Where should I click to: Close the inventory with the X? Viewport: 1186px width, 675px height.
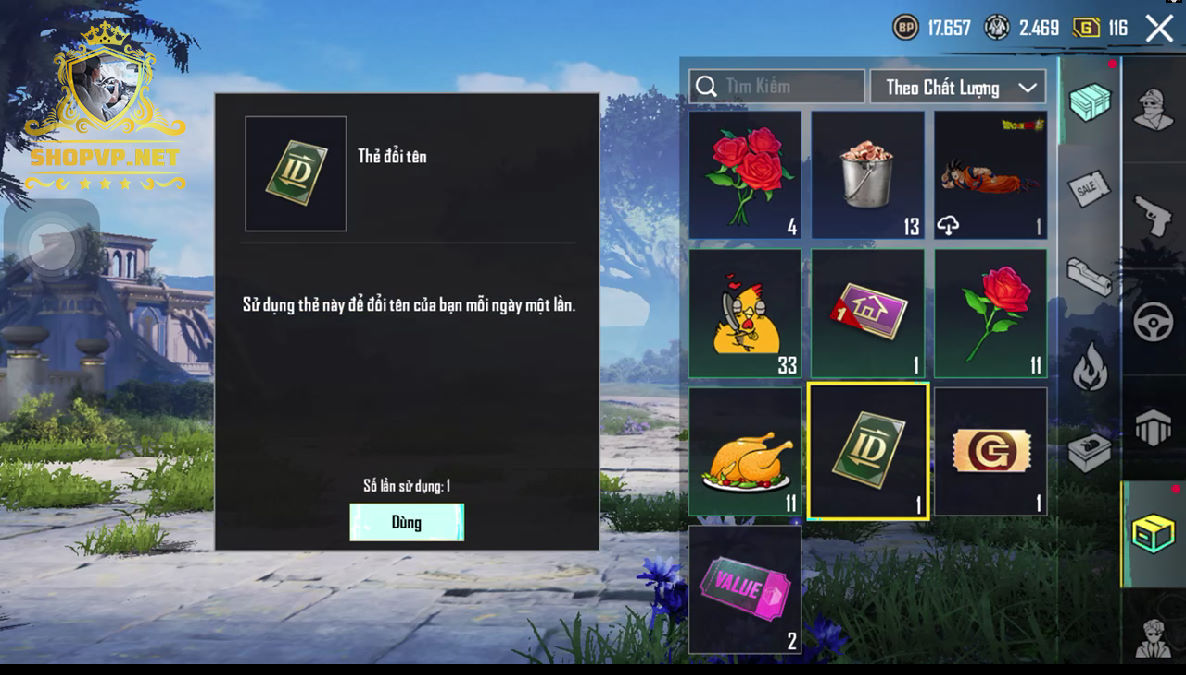pos(1159,28)
